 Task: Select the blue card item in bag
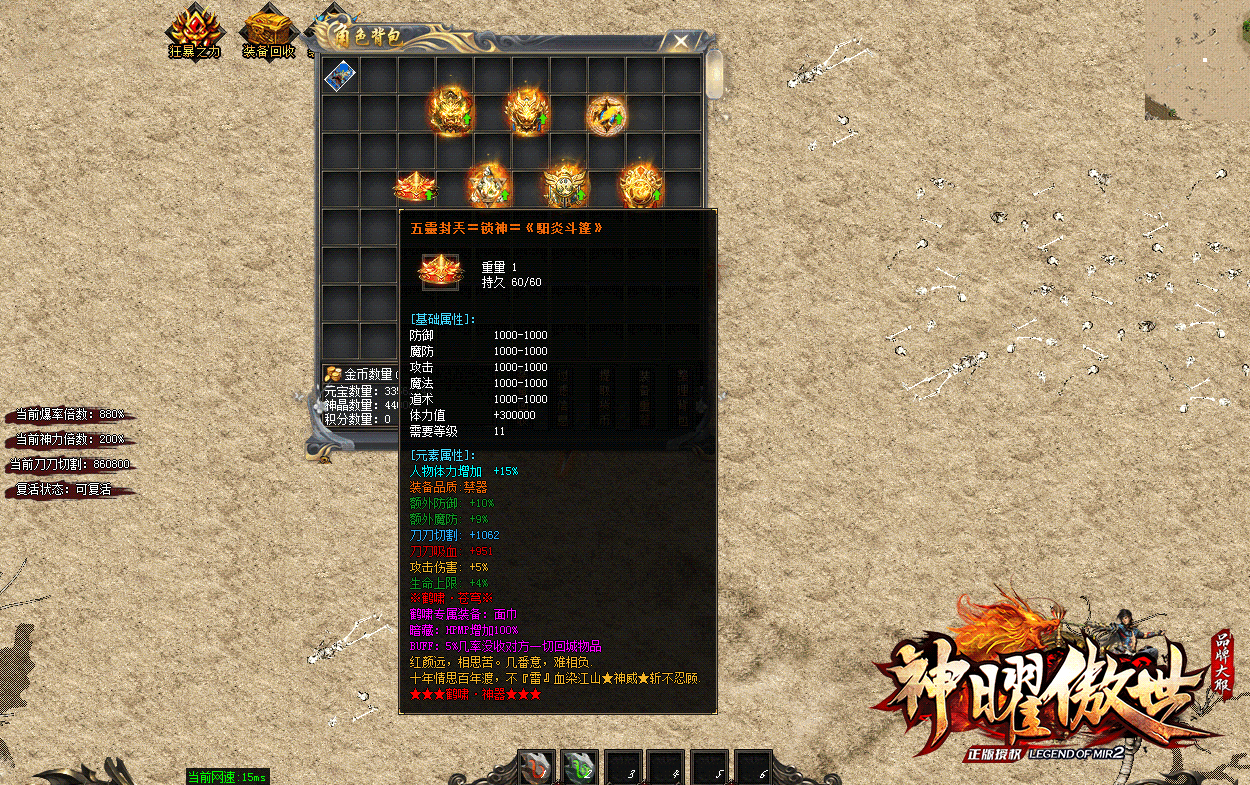click(340, 75)
